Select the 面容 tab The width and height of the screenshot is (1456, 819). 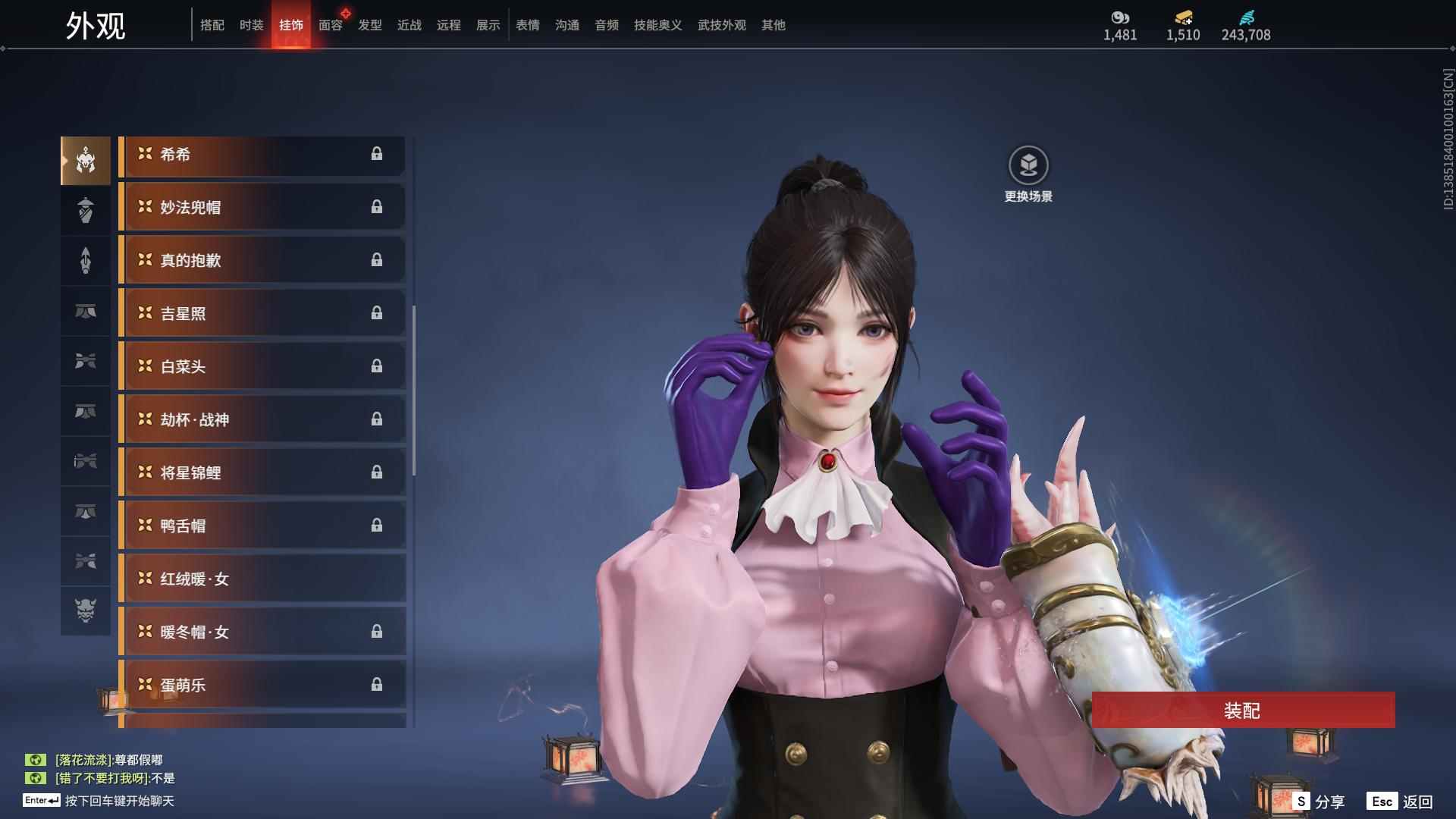pyautogui.click(x=330, y=25)
